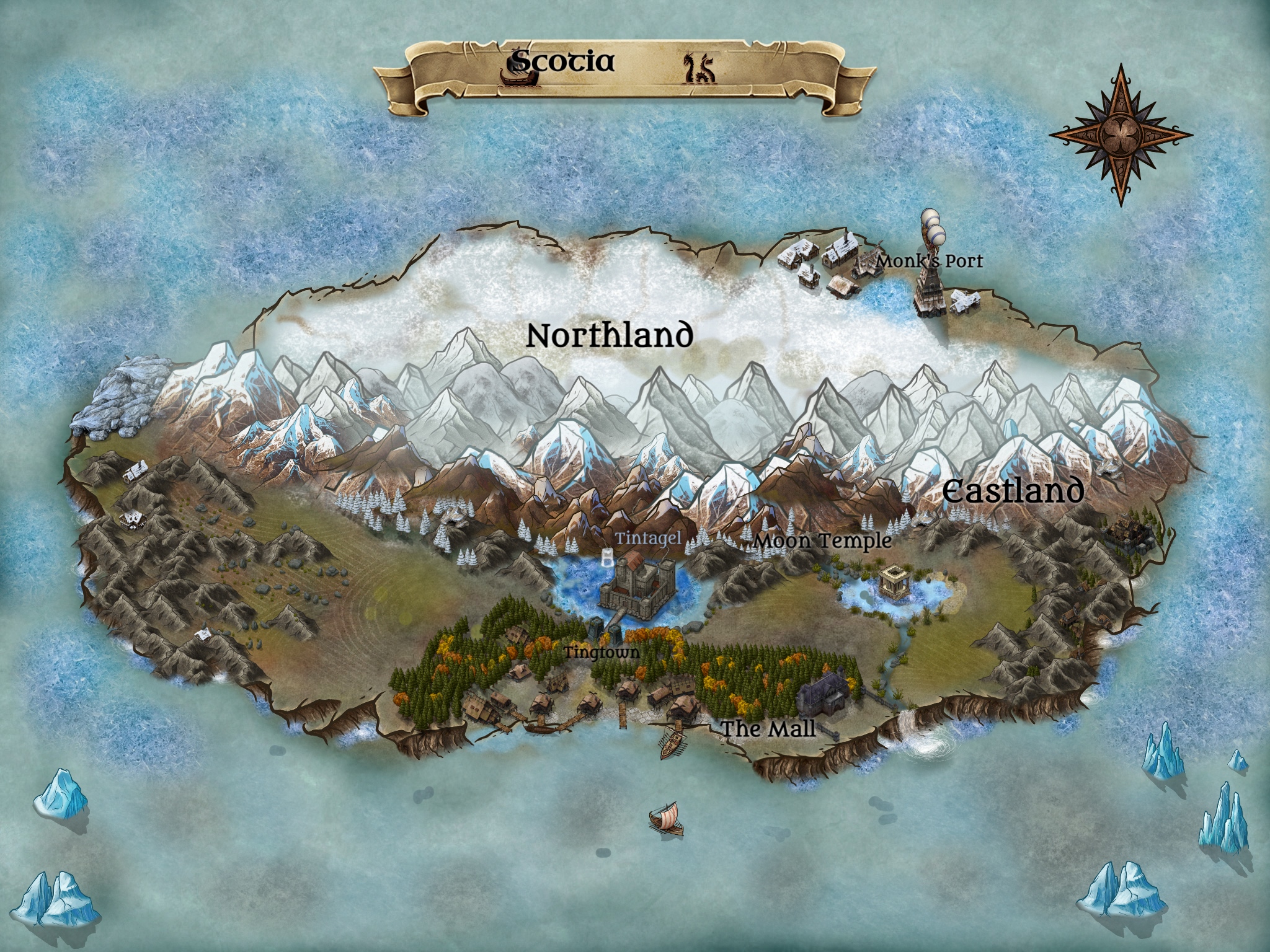
Task: Click the compass rose ornament
Action: [x=1121, y=134]
